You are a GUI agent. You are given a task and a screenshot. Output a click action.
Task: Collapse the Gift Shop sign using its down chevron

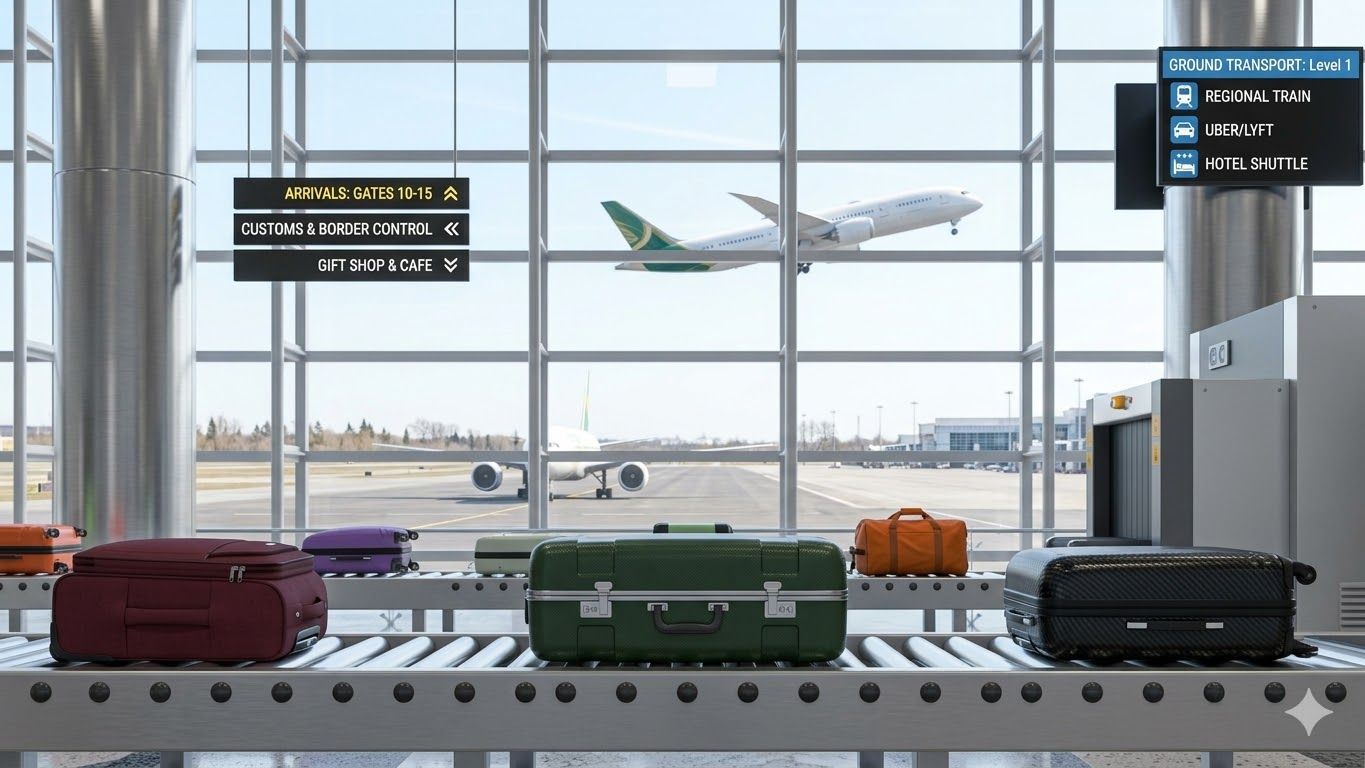(x=452, y=265)
